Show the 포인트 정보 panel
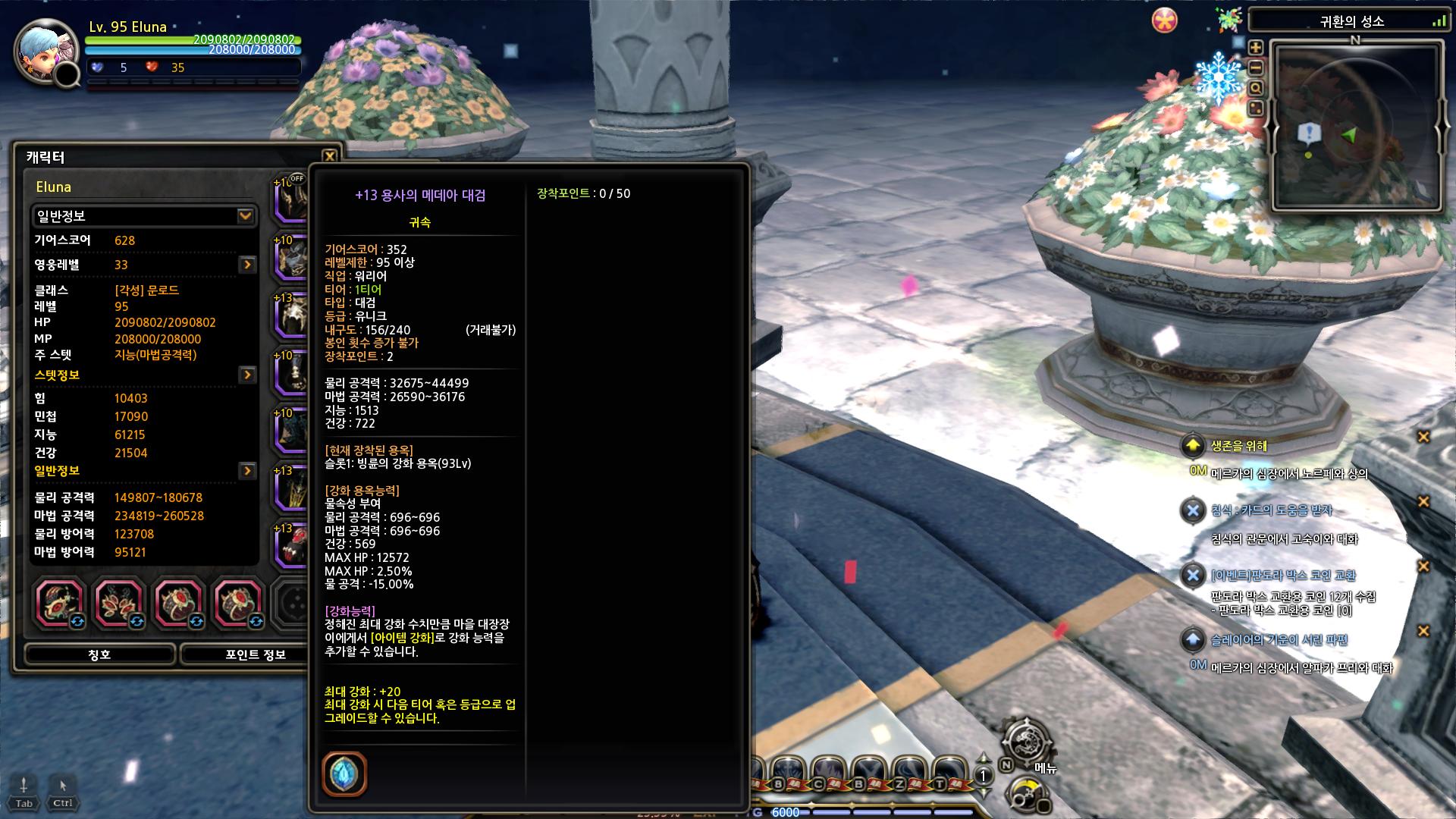Image resolution: width=1456 pixels, height=819 pixels. click(x=255, y=654)
